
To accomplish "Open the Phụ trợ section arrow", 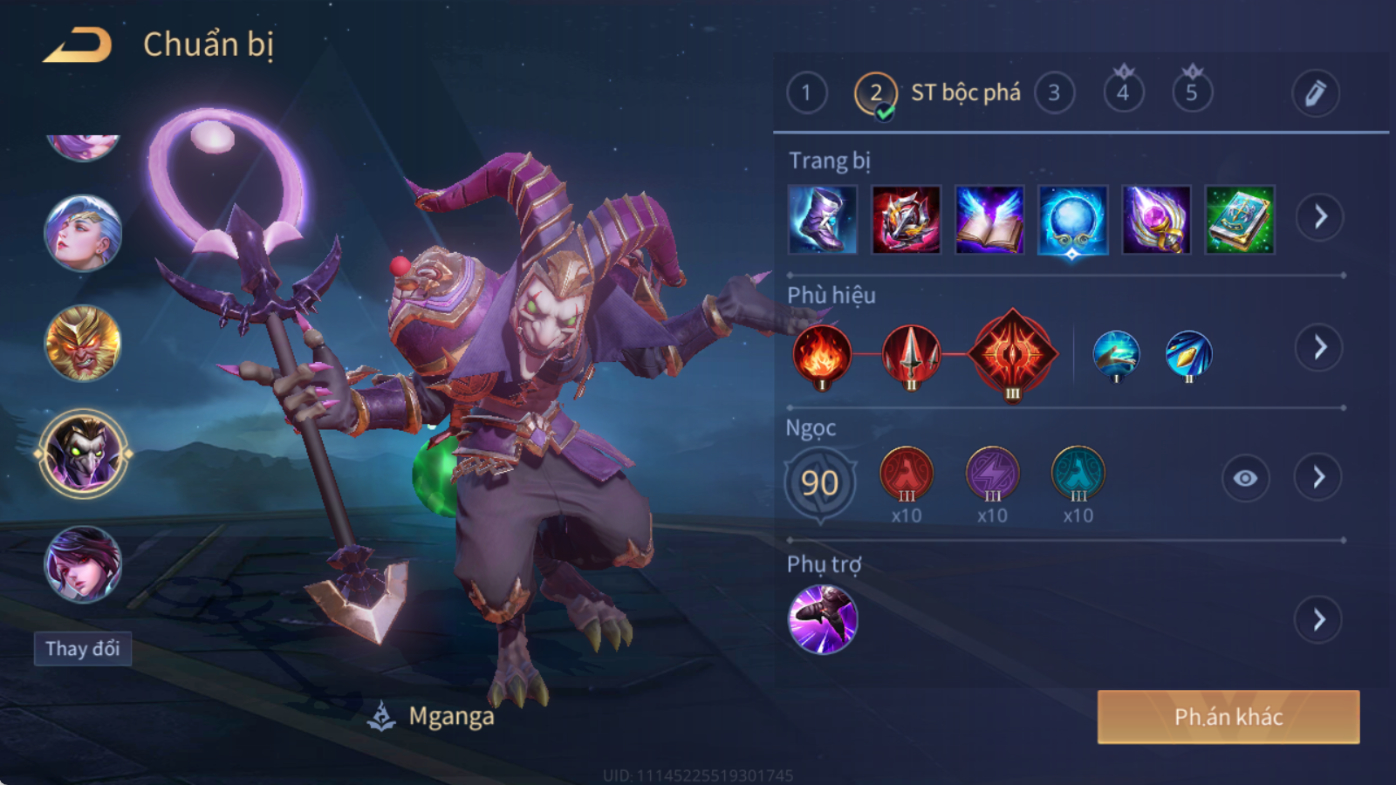I will coord(1319,620).
